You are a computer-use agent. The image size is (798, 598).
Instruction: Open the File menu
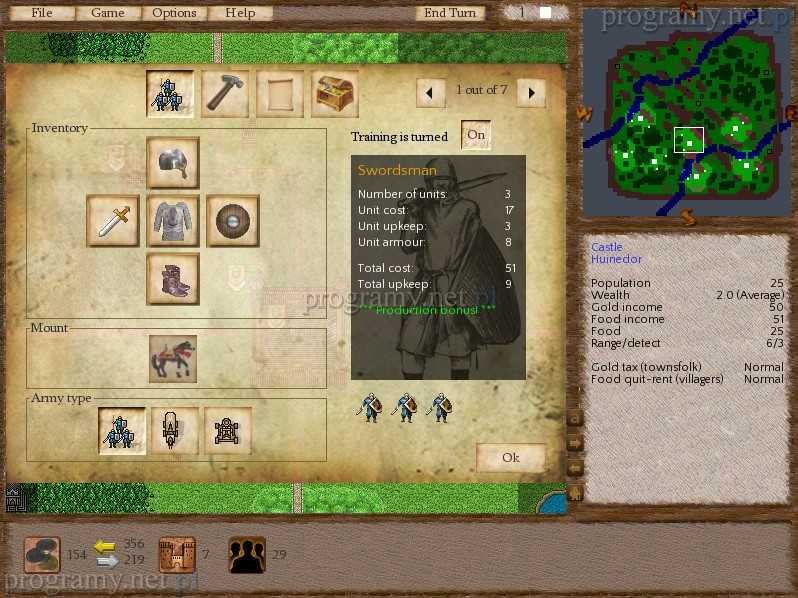(x=42, y=13)
